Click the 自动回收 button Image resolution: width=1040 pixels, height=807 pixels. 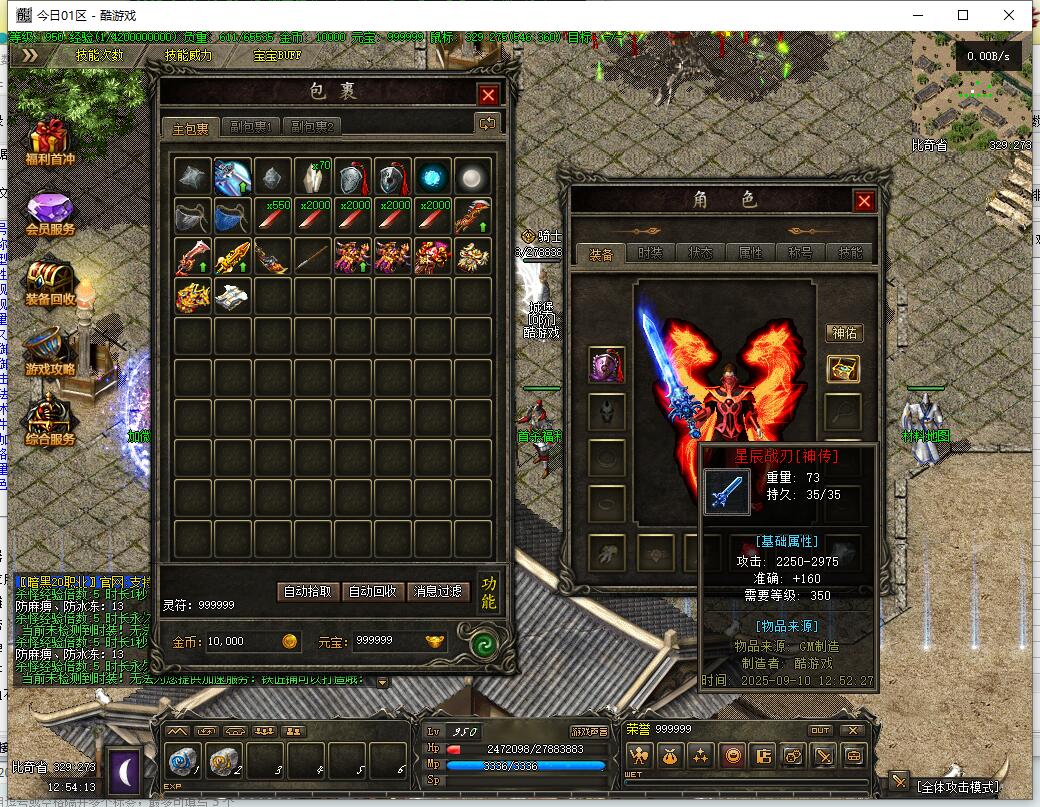point(372,591)
